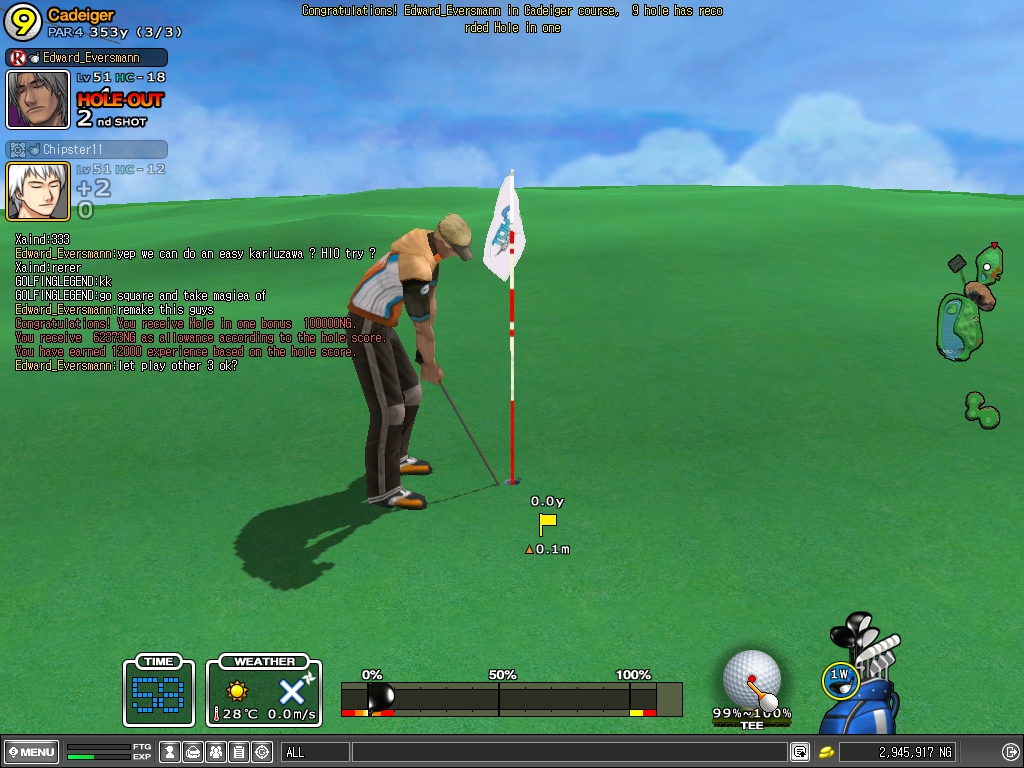Select Chipster11's player portrait
The width and height of the screenshot is (1024, 768).
coord(38,191)
